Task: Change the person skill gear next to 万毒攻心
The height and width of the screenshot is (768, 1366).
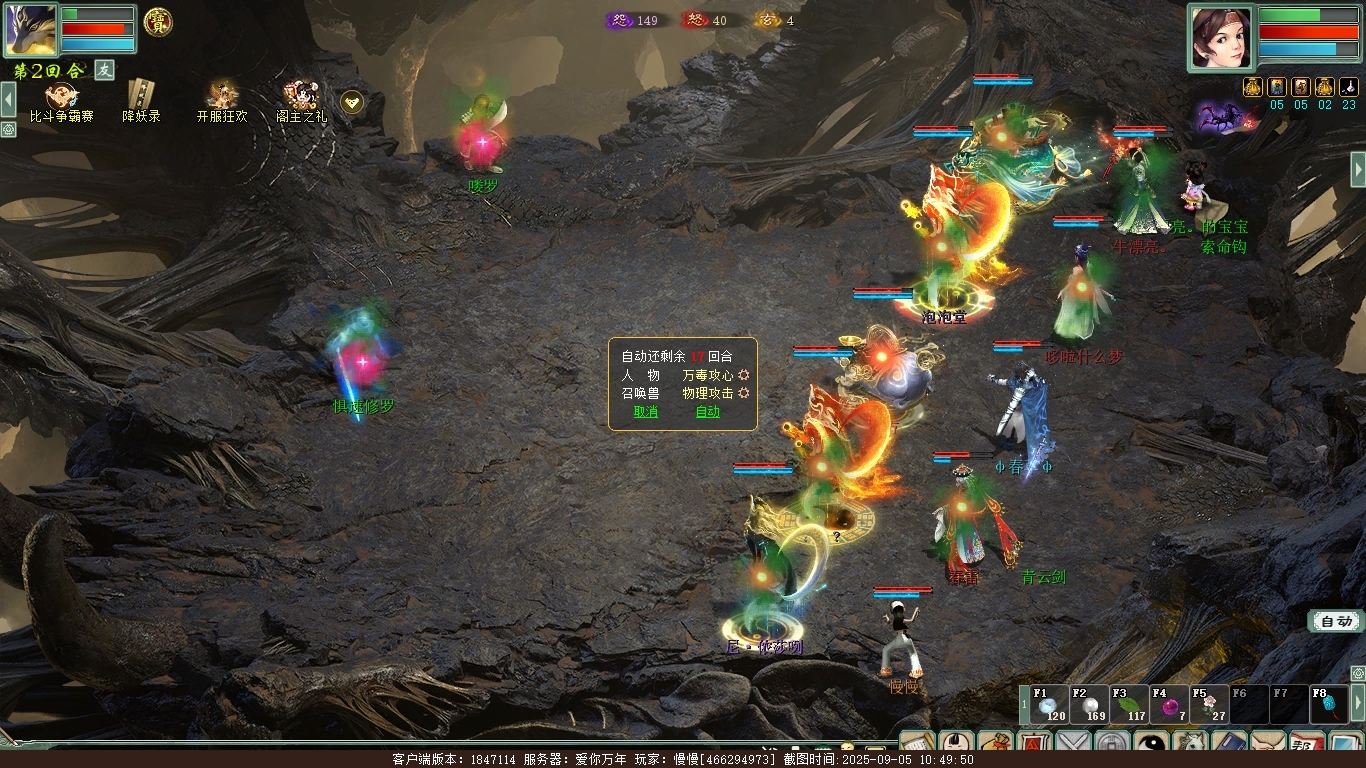Action: 744,375
